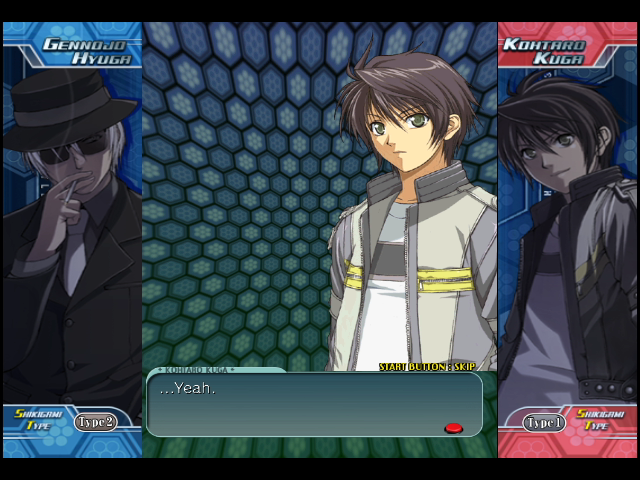Select the Type 1 shikigami badge
The image size is (640, 480).
[x=545, y=423]
